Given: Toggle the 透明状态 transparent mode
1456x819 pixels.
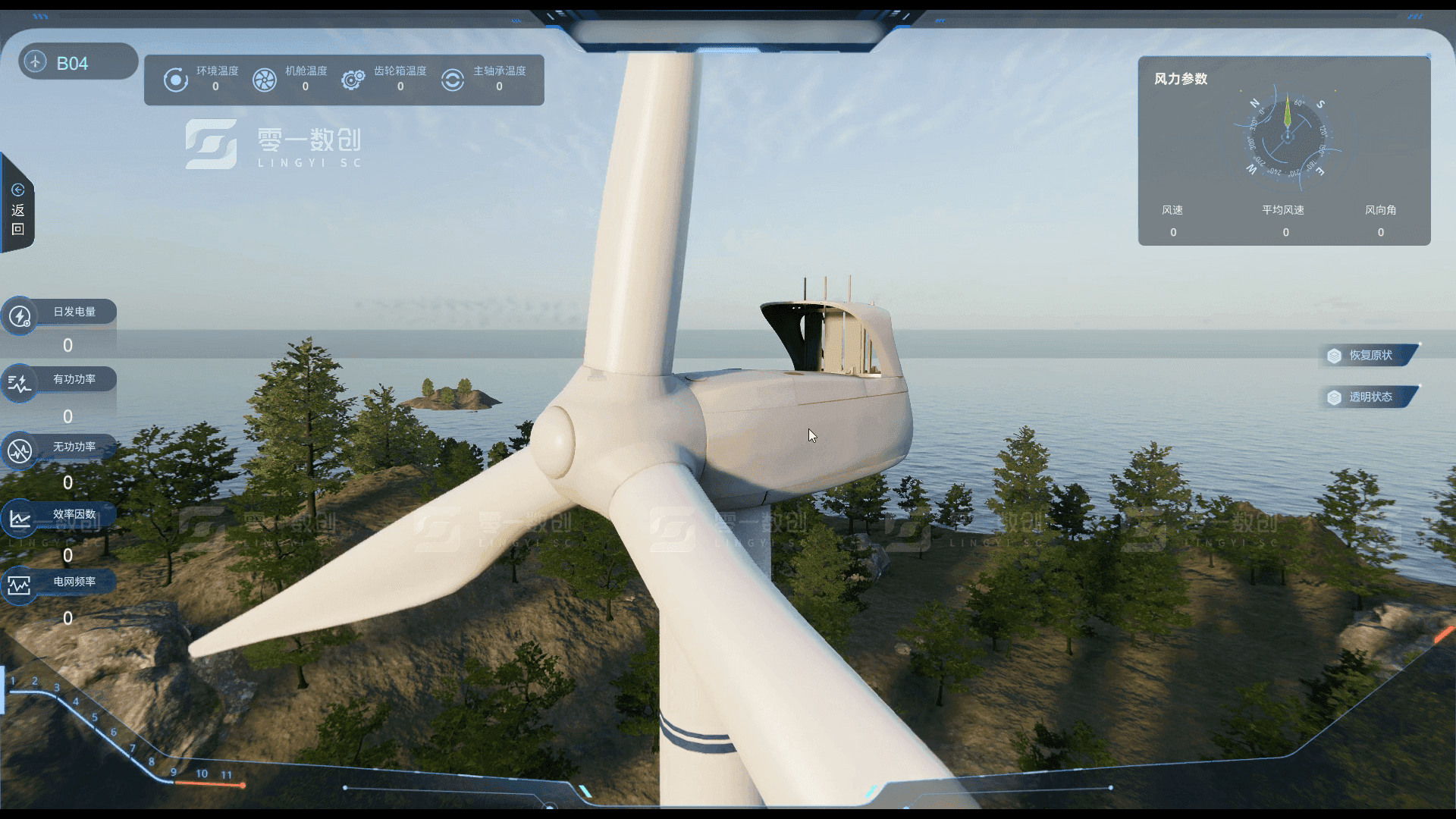Looking at the screenshot, I should pyautogui.click(x=1370, y=397).
